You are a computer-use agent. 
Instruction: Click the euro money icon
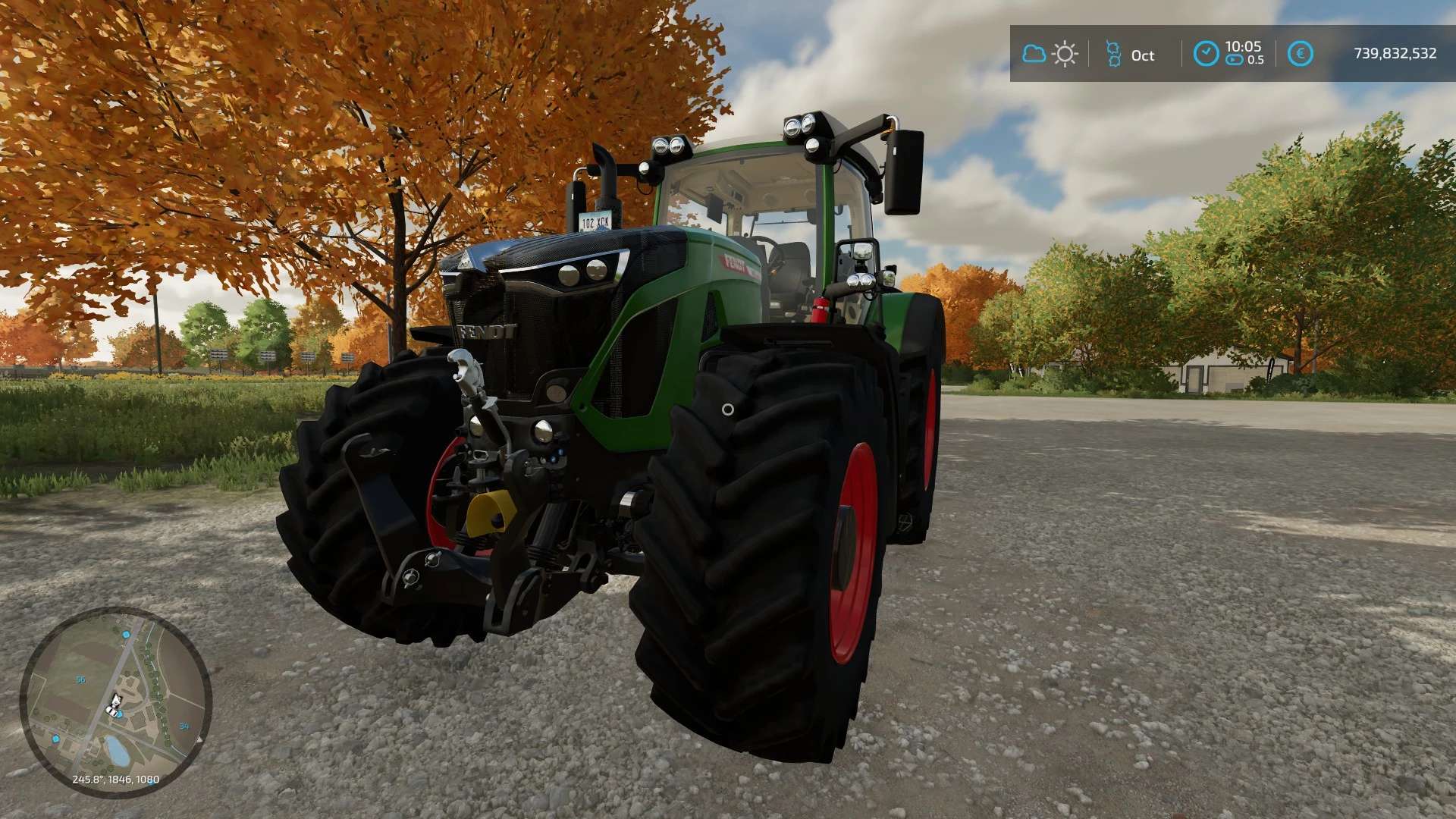[1300, 54]
